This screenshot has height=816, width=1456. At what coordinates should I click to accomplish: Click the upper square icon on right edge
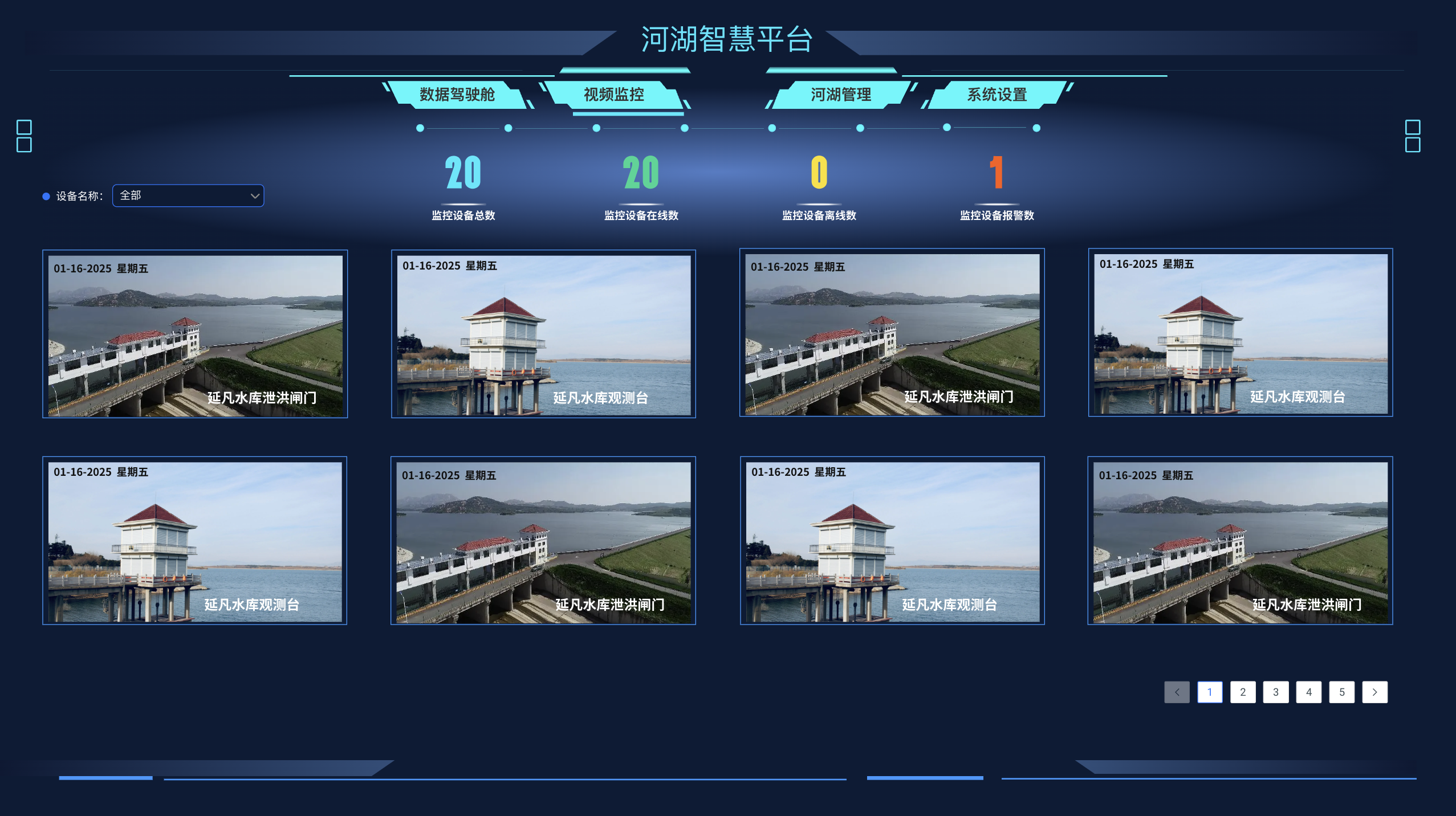1412,128
